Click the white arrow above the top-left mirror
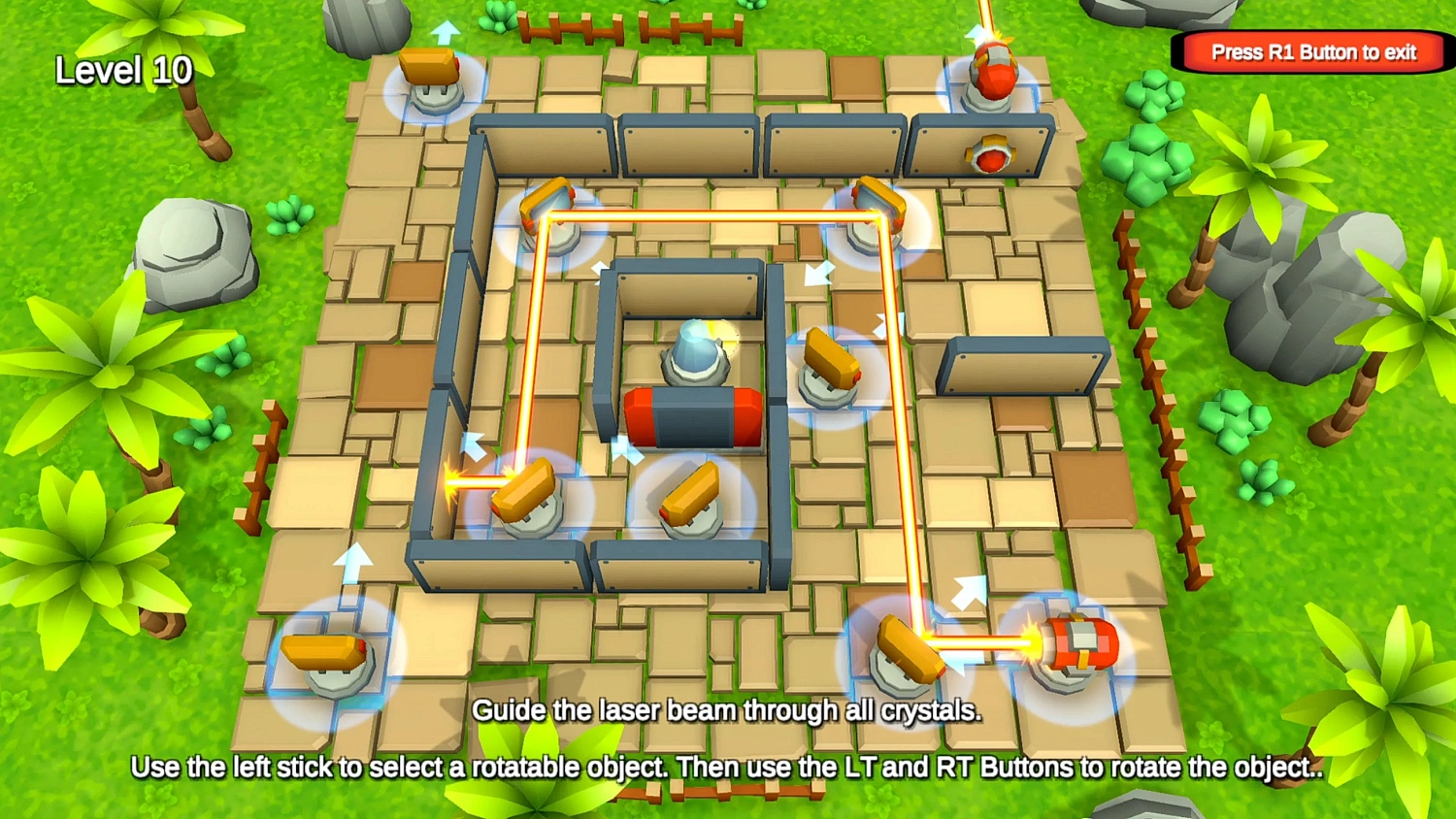The height and width of the screenshot is (819, 1456). point(446,34)
